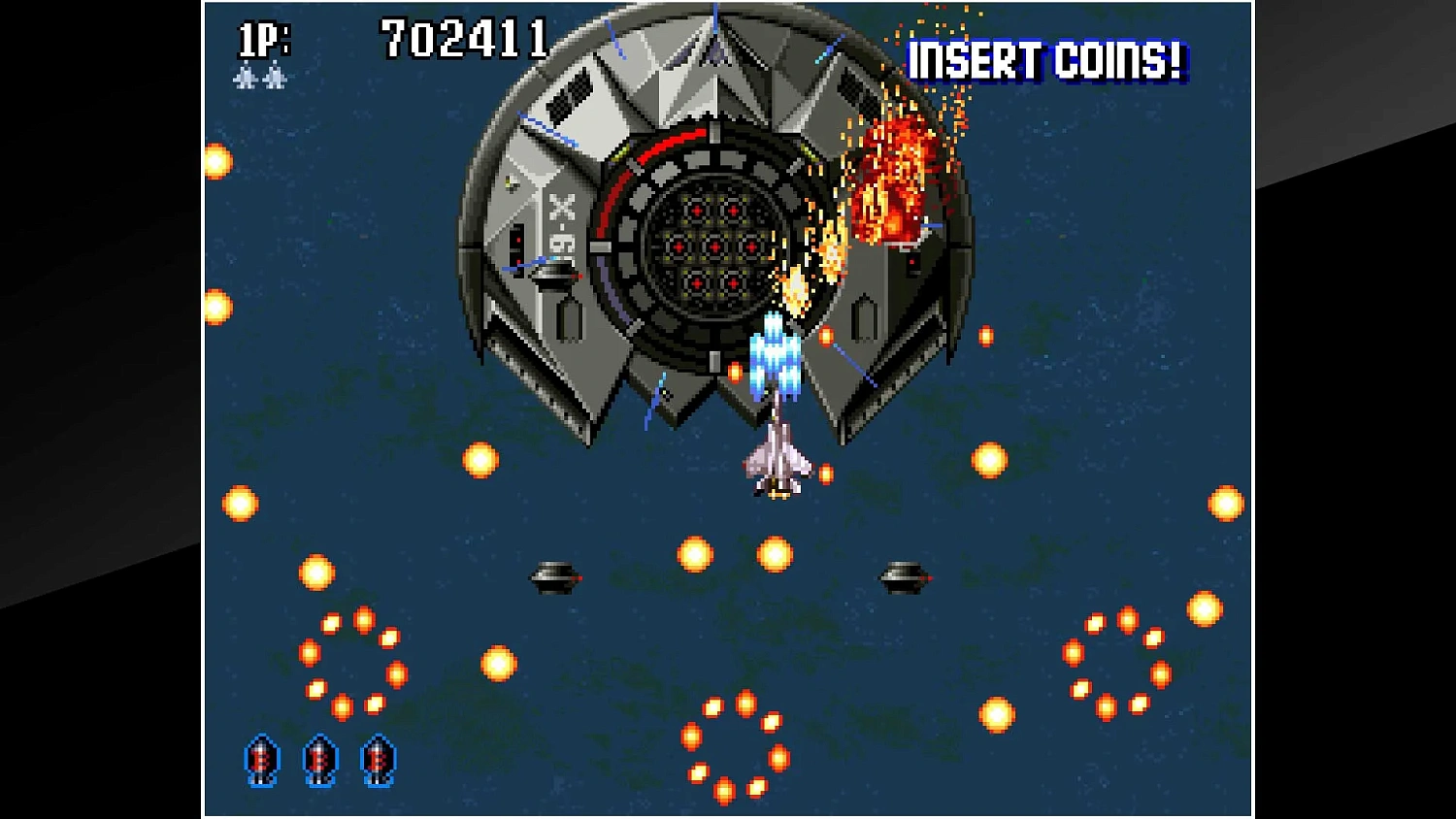Screen dimensions: 1456x819
Task: Click the middle bomb icon at bottom left
Action: [317, 761]
